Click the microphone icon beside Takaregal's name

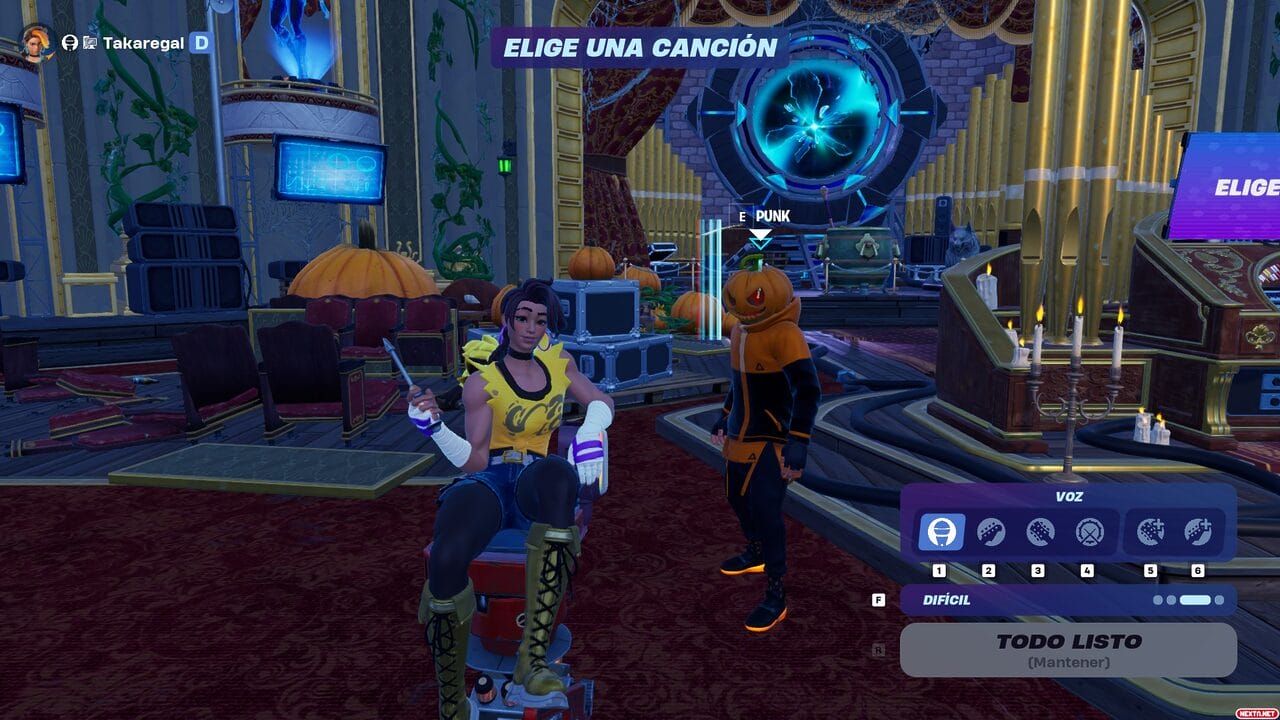coord(71,42)
